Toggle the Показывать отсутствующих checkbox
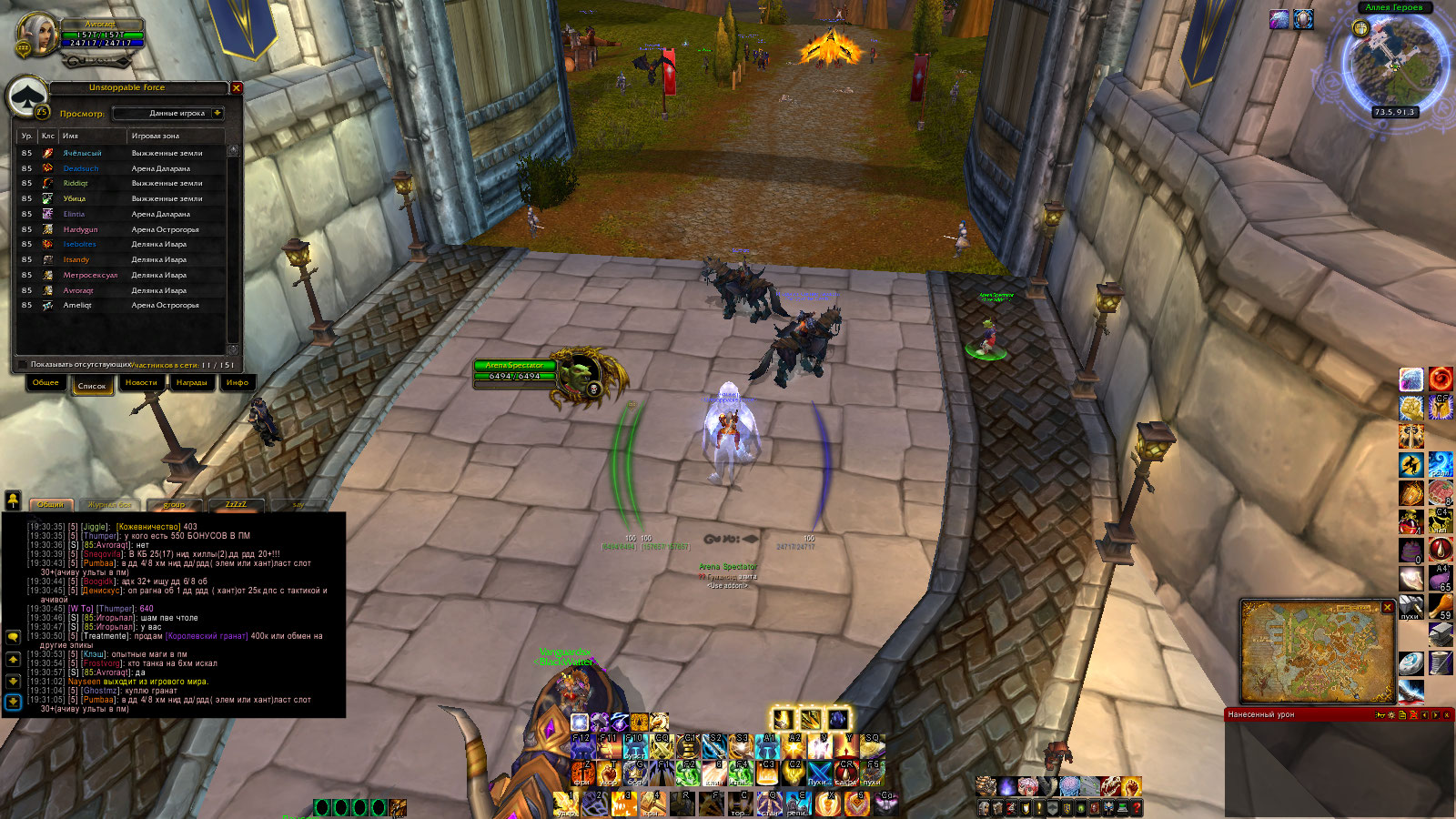This screenshot has width=1456, height=819. [23, 365]
